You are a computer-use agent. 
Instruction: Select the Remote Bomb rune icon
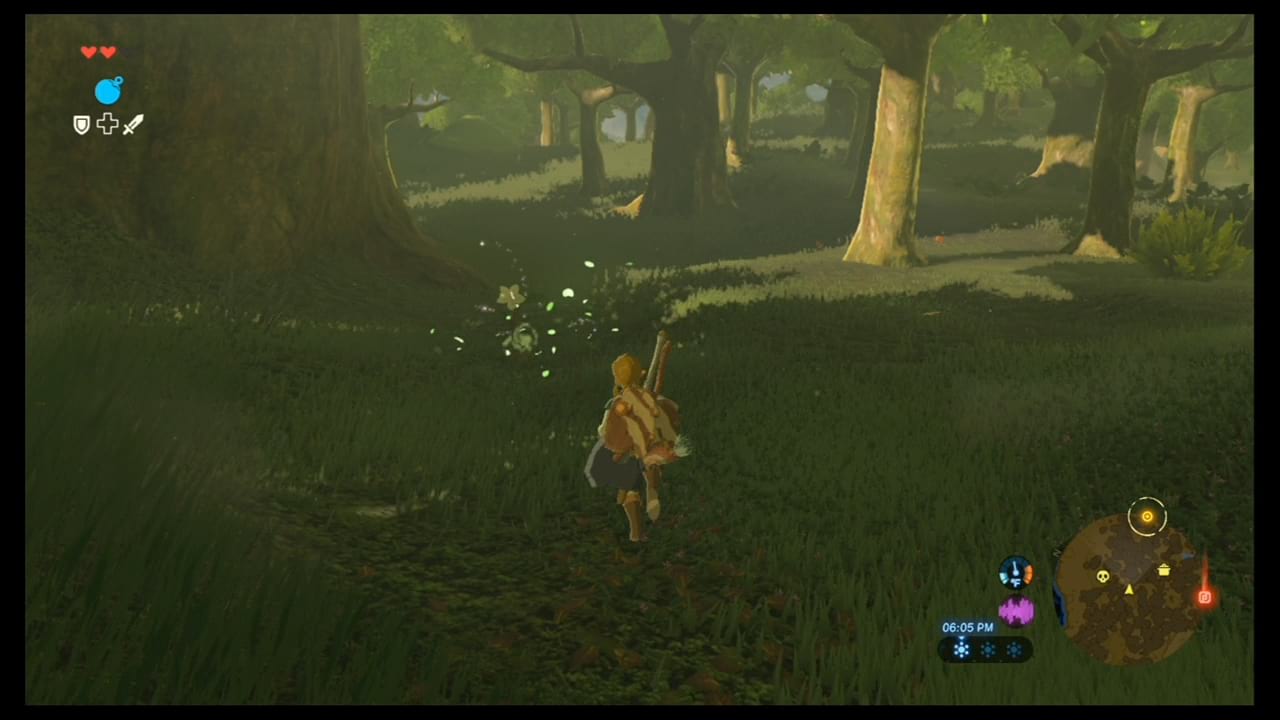108,91
